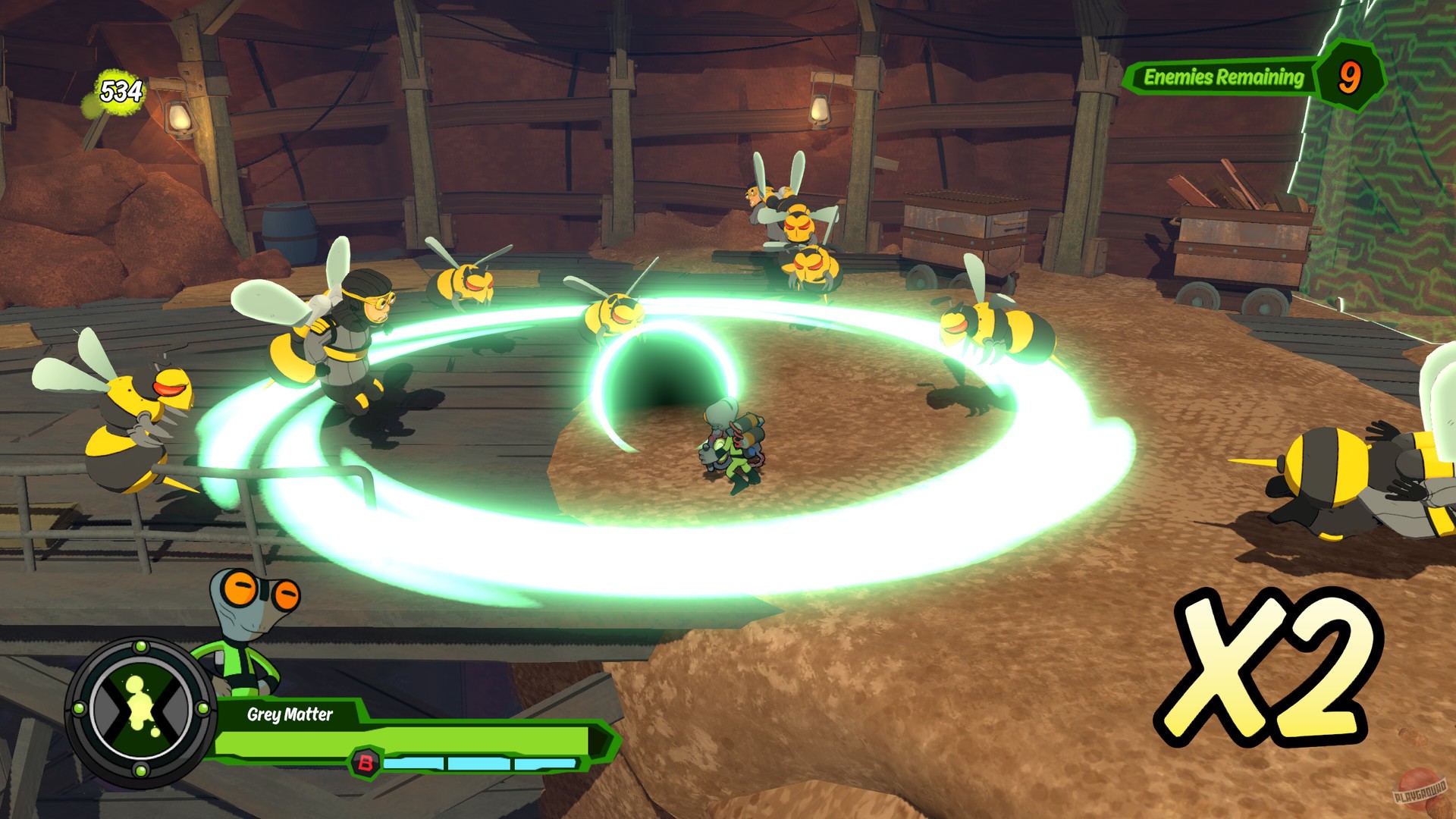Toggle the third blue energy segment
This screenshot has height=819, width=1456.
pos(544,762)
